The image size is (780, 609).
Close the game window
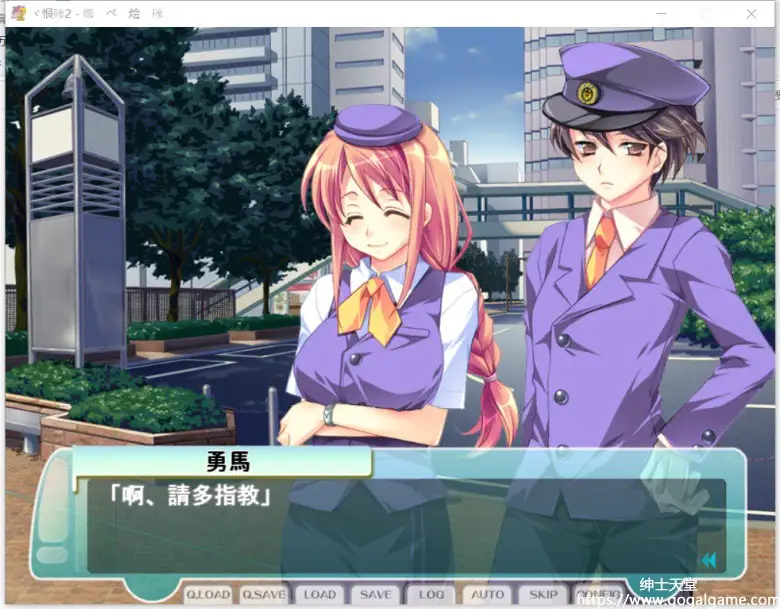pos(751,14)
